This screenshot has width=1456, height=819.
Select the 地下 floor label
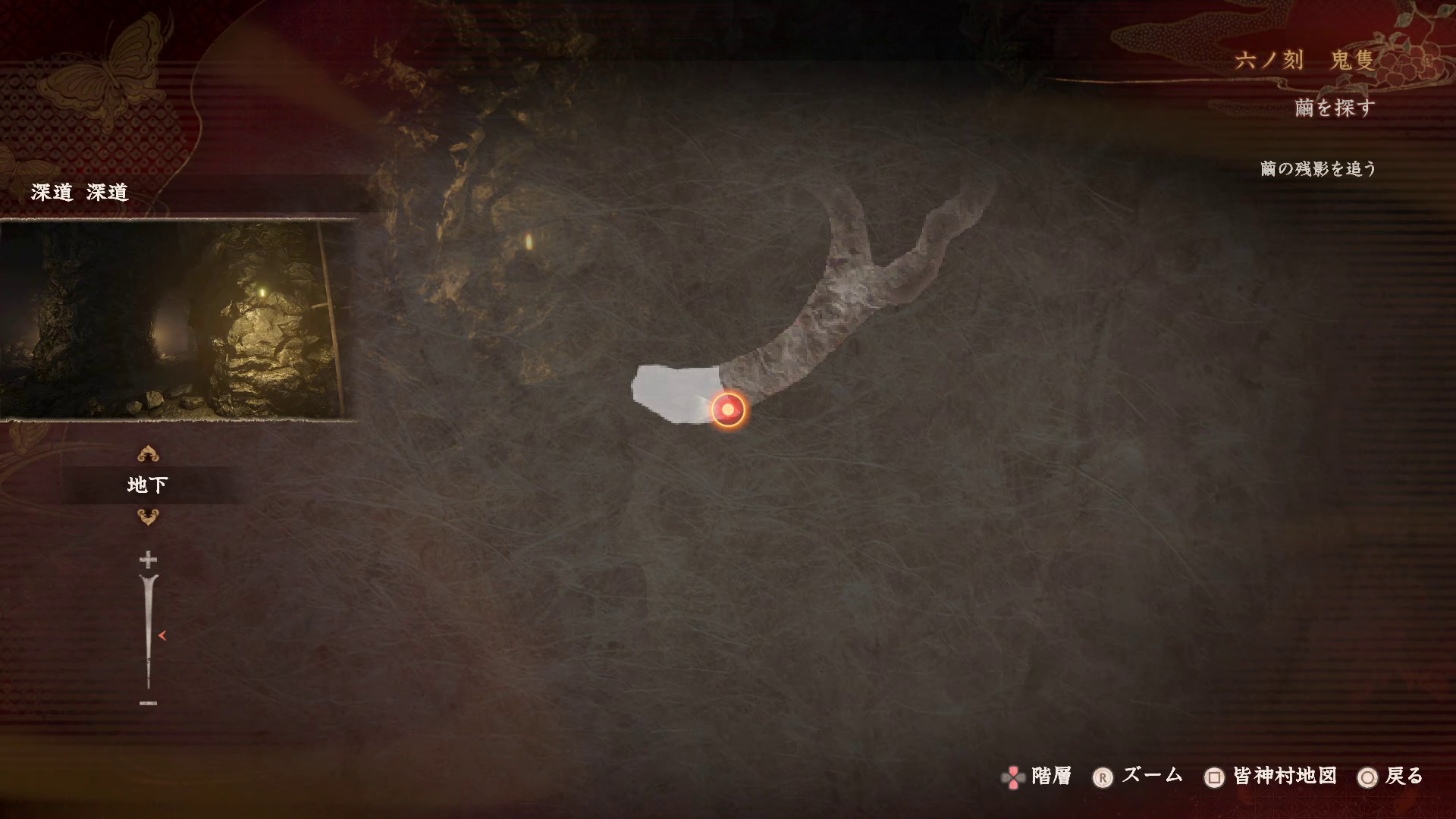click(148, 485)
